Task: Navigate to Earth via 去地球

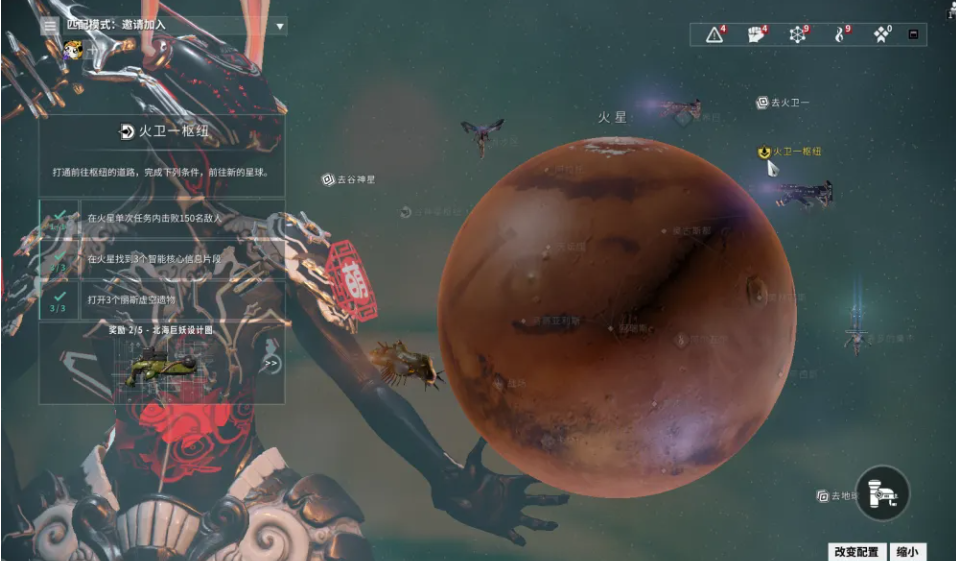Action: coord(838,495)
